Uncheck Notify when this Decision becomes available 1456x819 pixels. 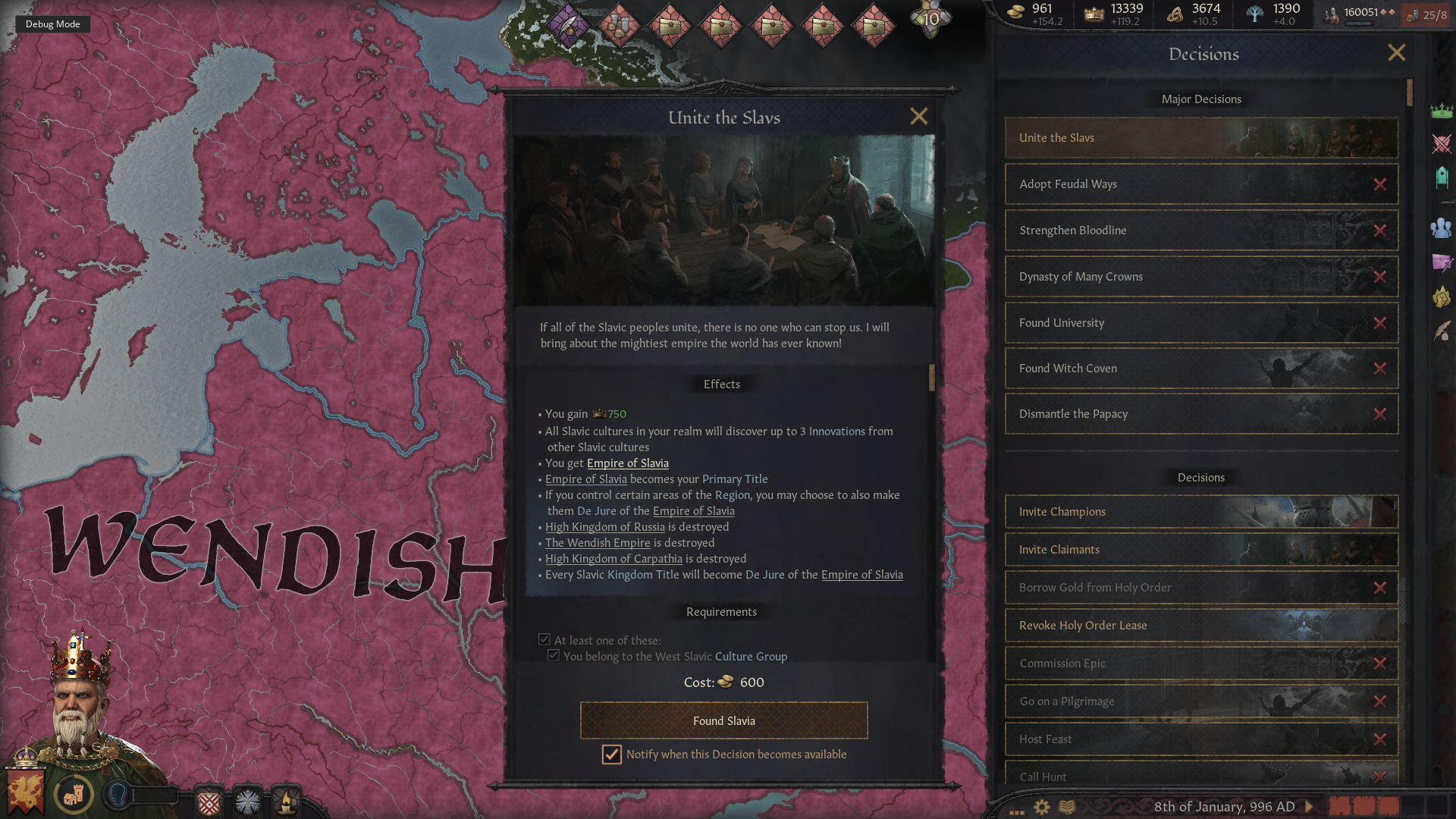[x=611, y=755]
